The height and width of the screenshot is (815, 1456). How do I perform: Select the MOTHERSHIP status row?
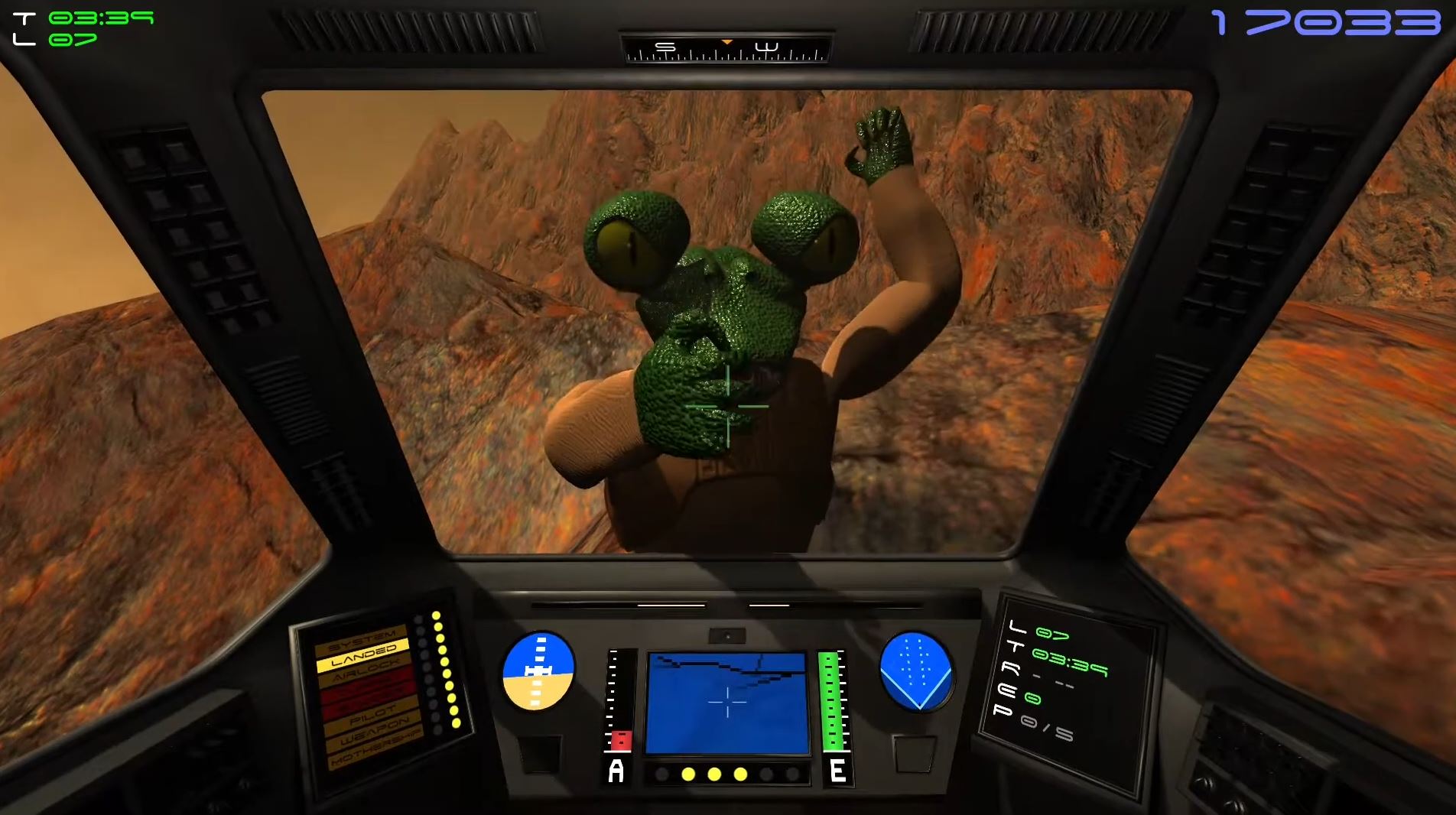(375, 750)
